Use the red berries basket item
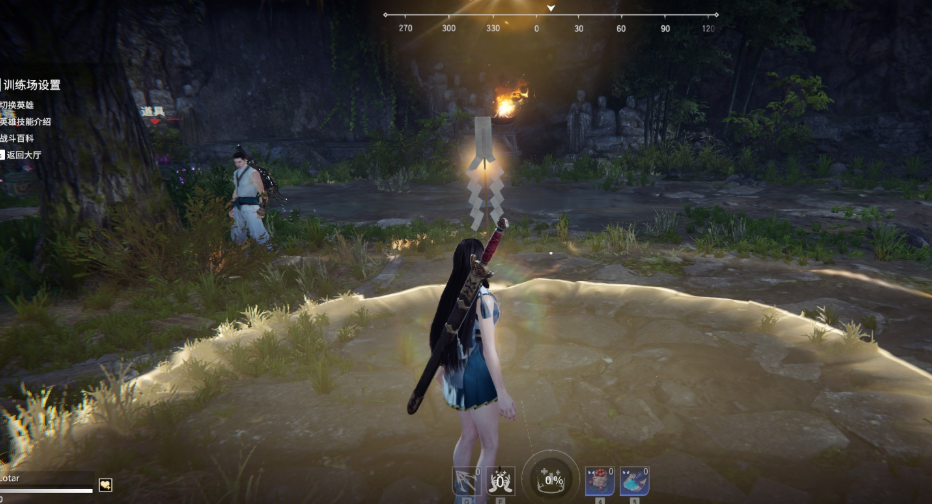The height and width of the screenshot is (504, 932). click(599, 481)
